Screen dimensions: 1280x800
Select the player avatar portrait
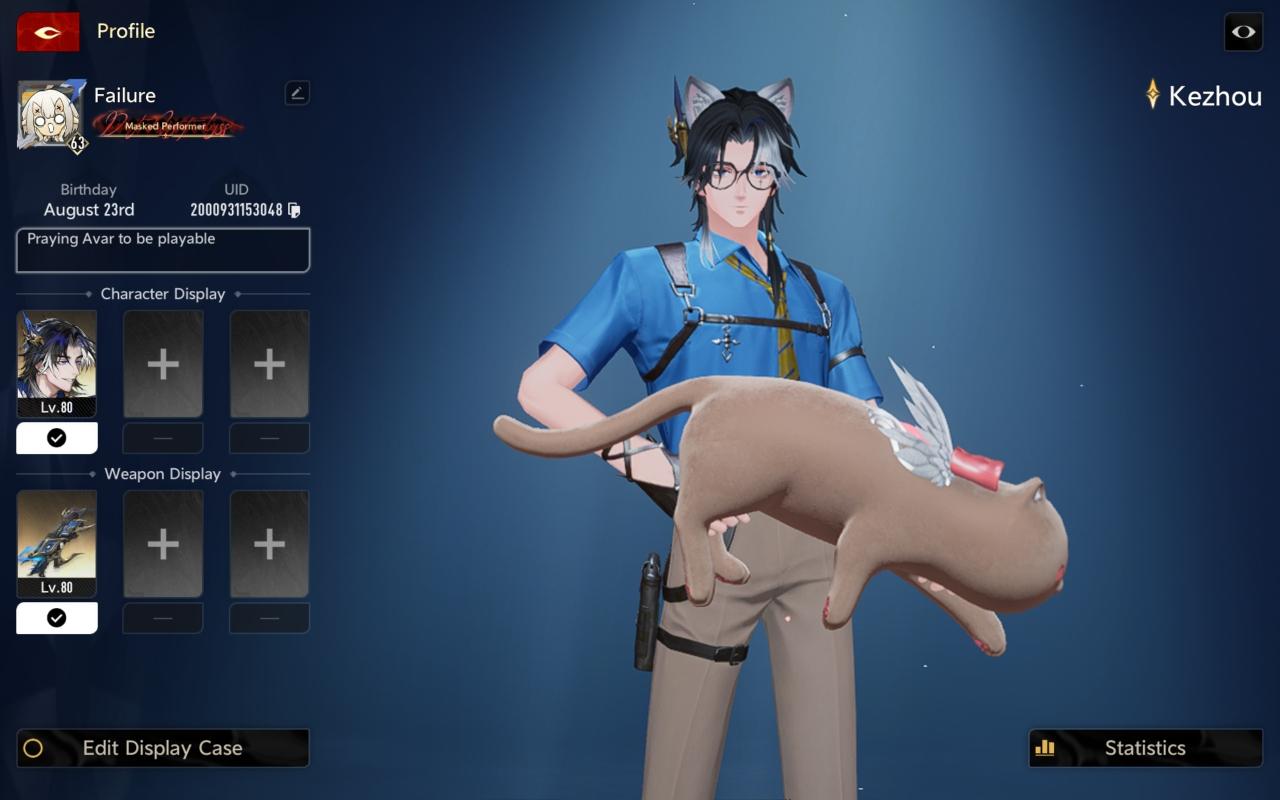[x=51, y=116]
